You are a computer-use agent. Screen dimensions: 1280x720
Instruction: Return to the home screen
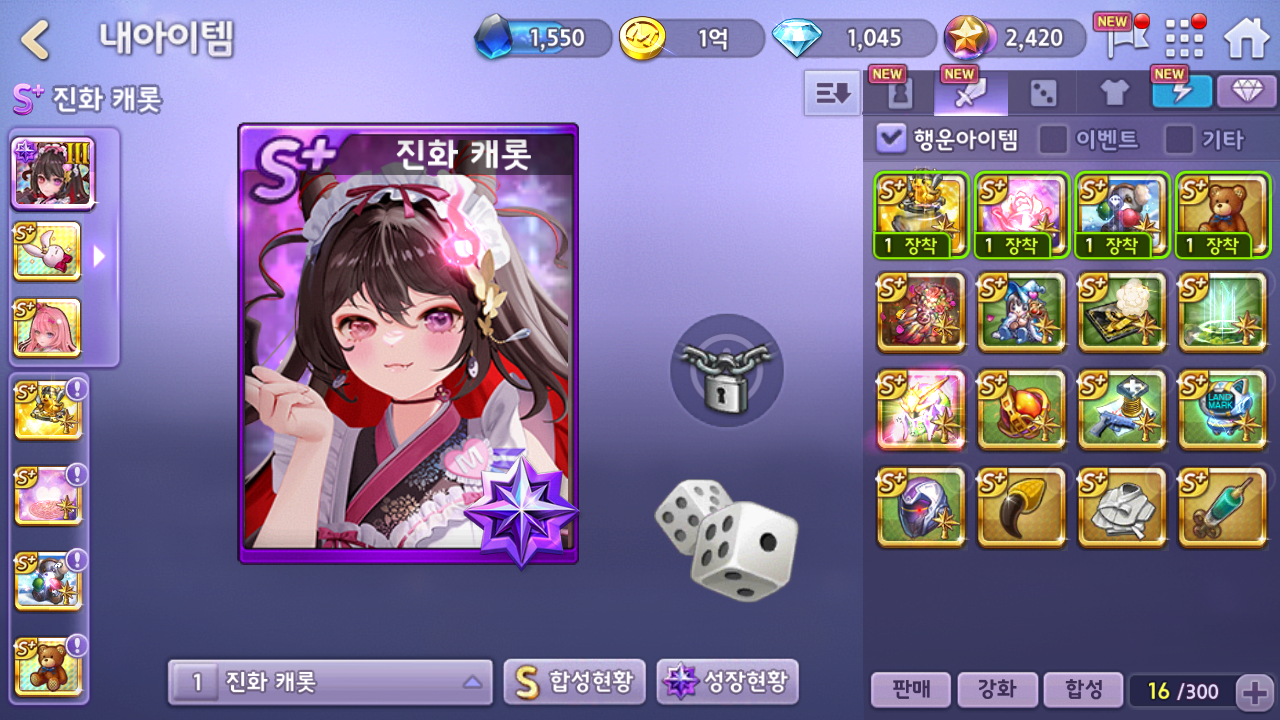click(x=1246, y=39)
